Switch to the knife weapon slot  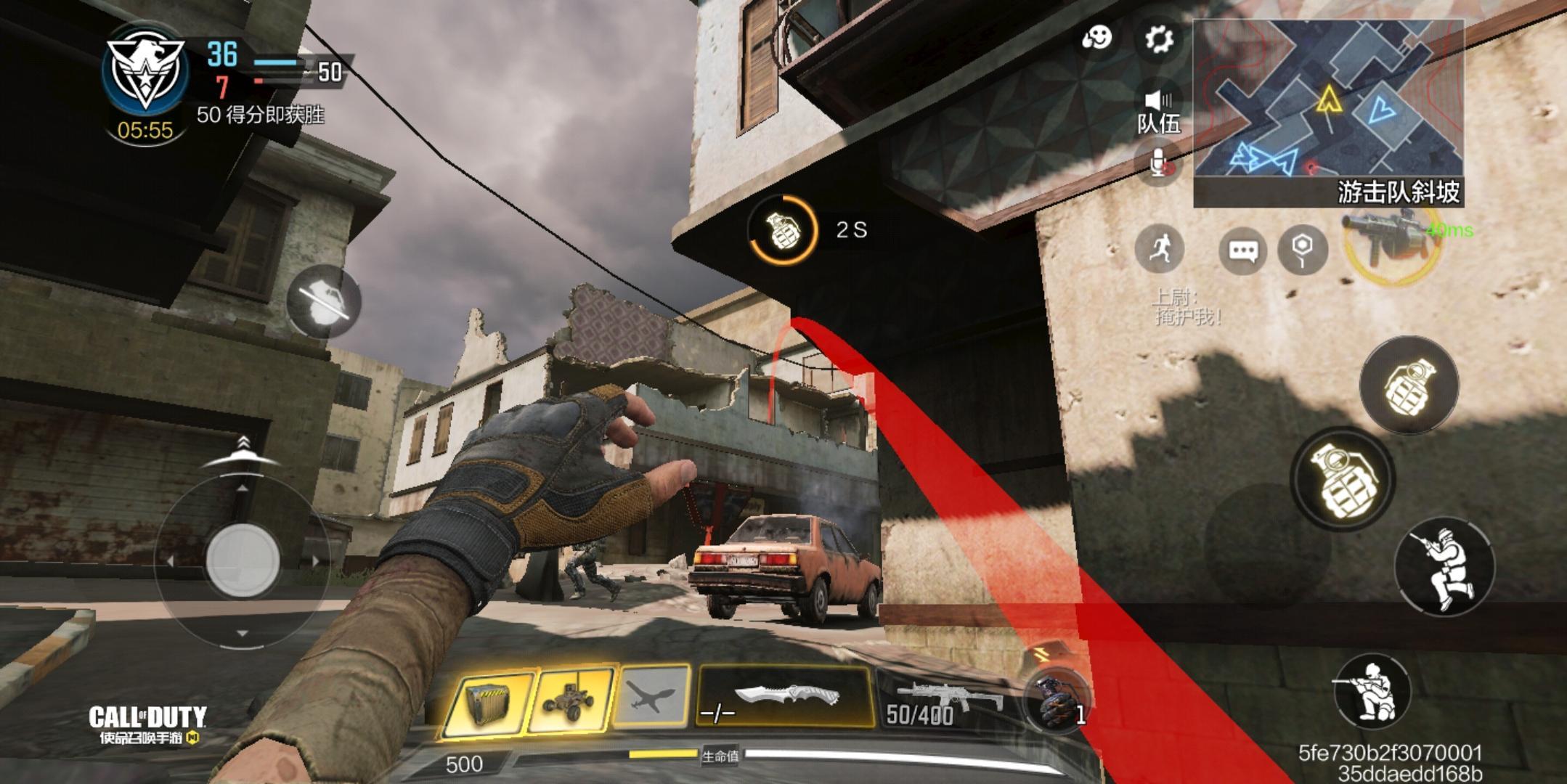(x=786, y=697)
